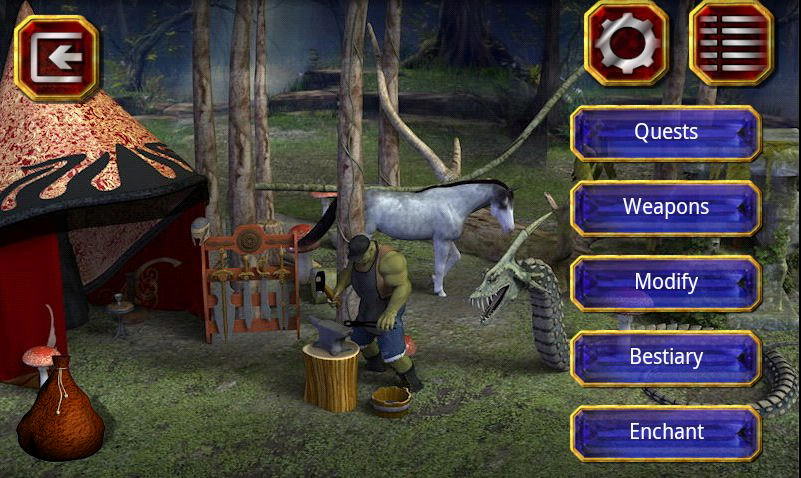Show the Bestiary
Screen dimensions: 801x478
coord(666,357)
